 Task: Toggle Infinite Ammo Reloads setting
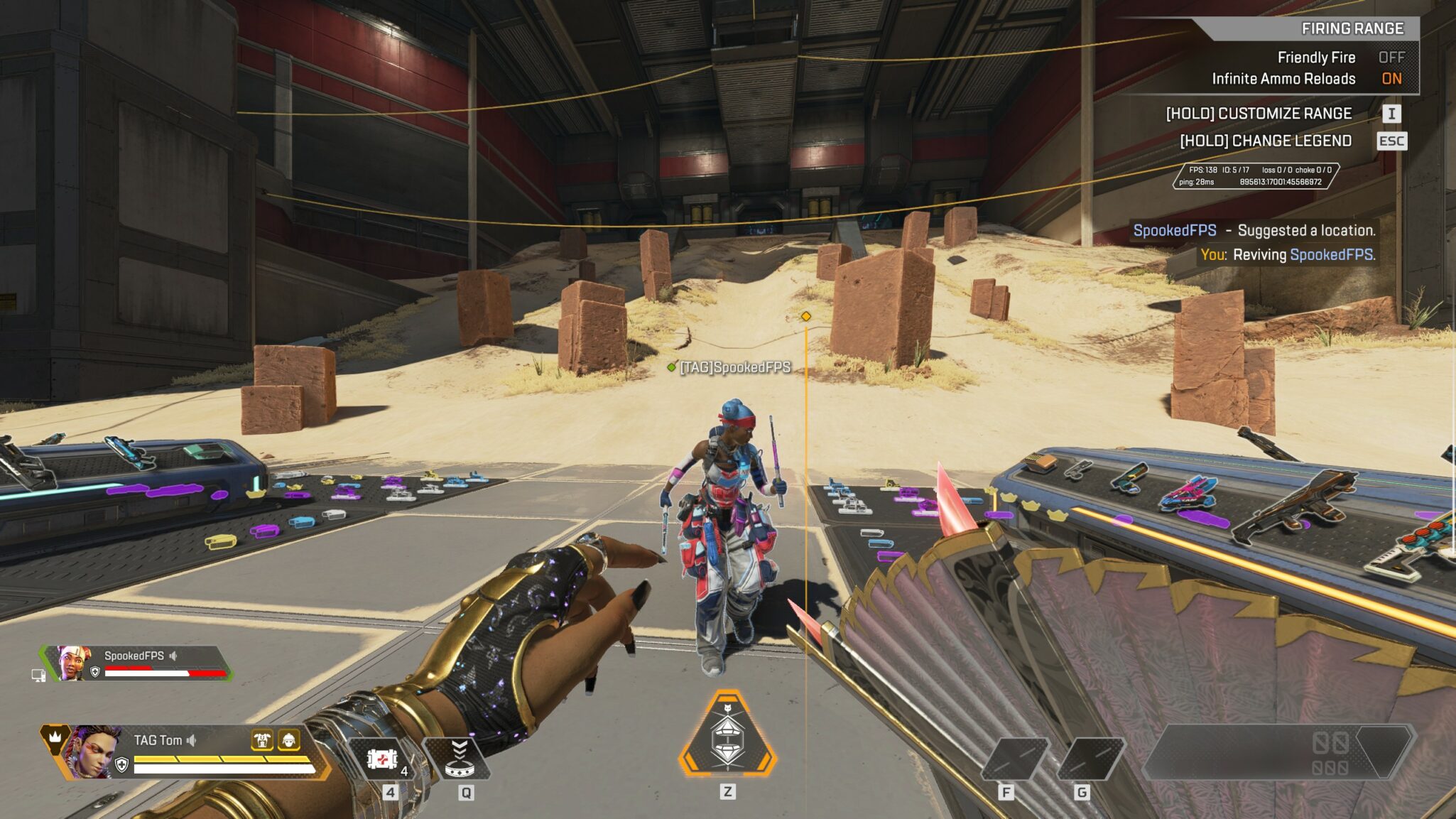pyautogui.click(x=1391, y=79)
